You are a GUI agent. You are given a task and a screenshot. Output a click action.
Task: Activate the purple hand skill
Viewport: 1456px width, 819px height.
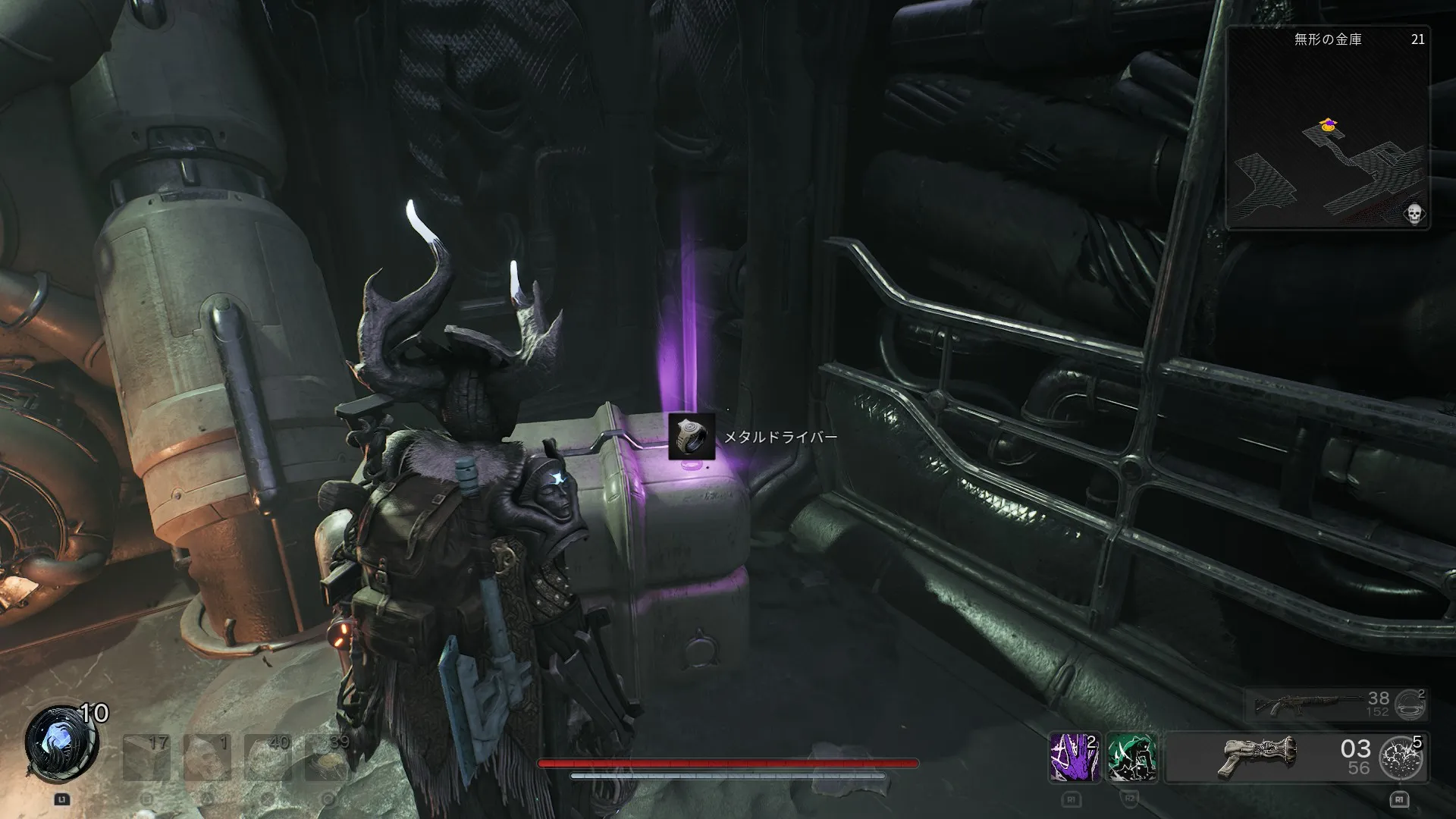click(x=1074, y=757)
